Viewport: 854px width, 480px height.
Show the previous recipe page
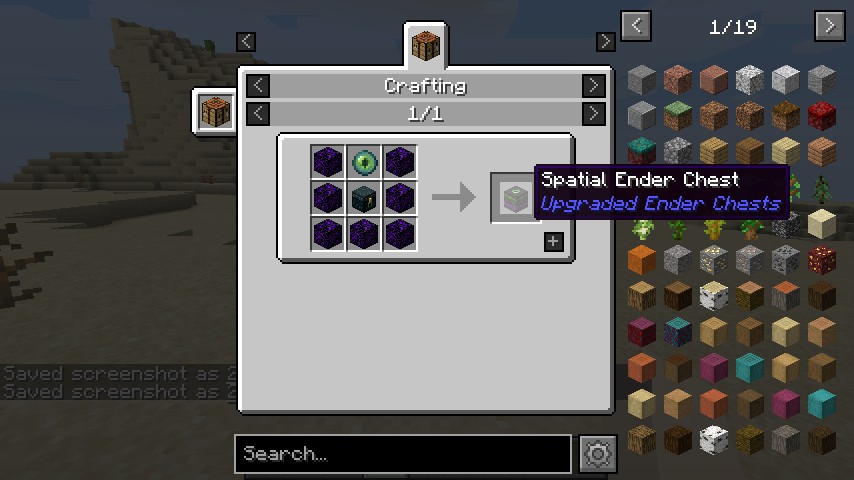point(258,113)
